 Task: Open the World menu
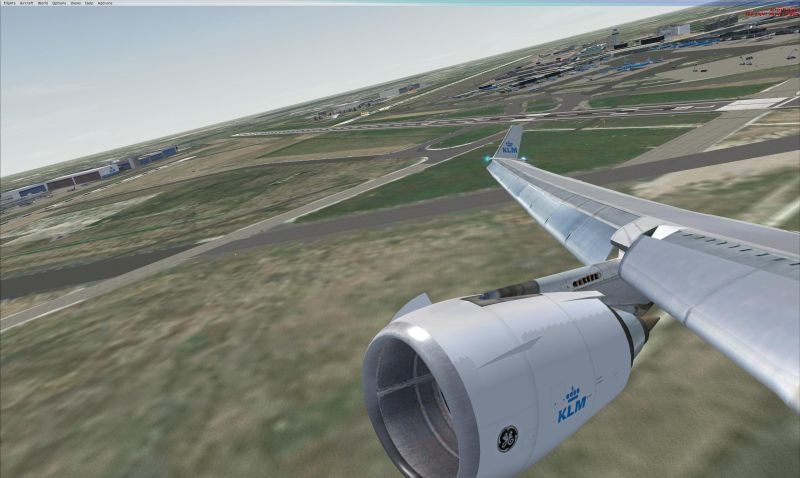pos(43,3)
